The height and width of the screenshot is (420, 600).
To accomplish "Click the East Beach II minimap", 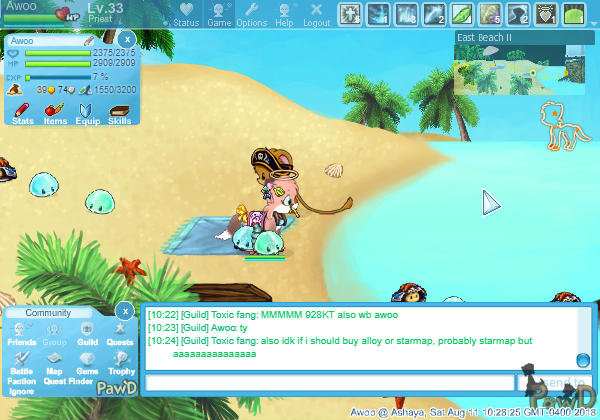I will 520,68.
